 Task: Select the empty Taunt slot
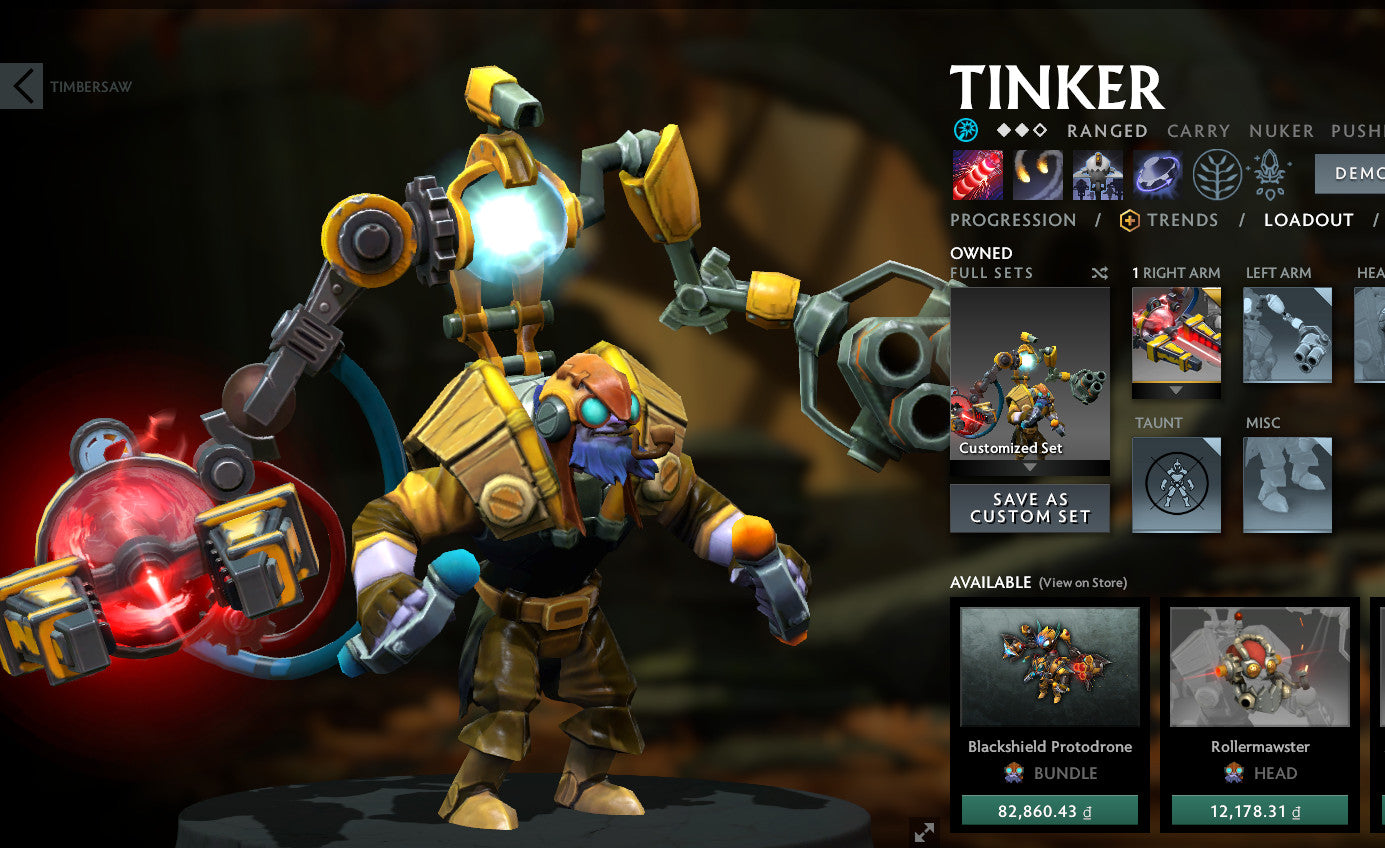[1176, 485]
